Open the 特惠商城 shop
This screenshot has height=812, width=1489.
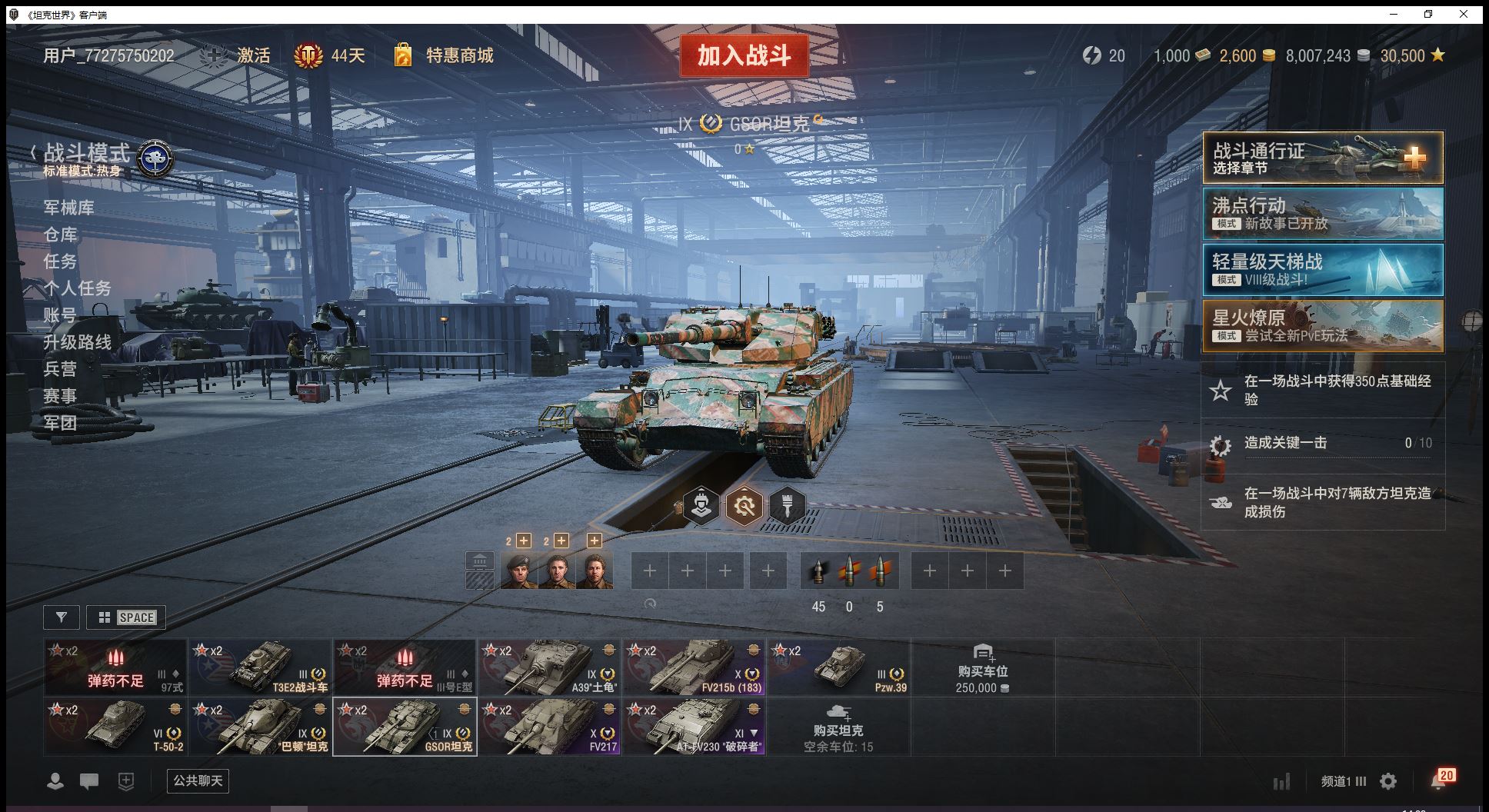point(459,55)
